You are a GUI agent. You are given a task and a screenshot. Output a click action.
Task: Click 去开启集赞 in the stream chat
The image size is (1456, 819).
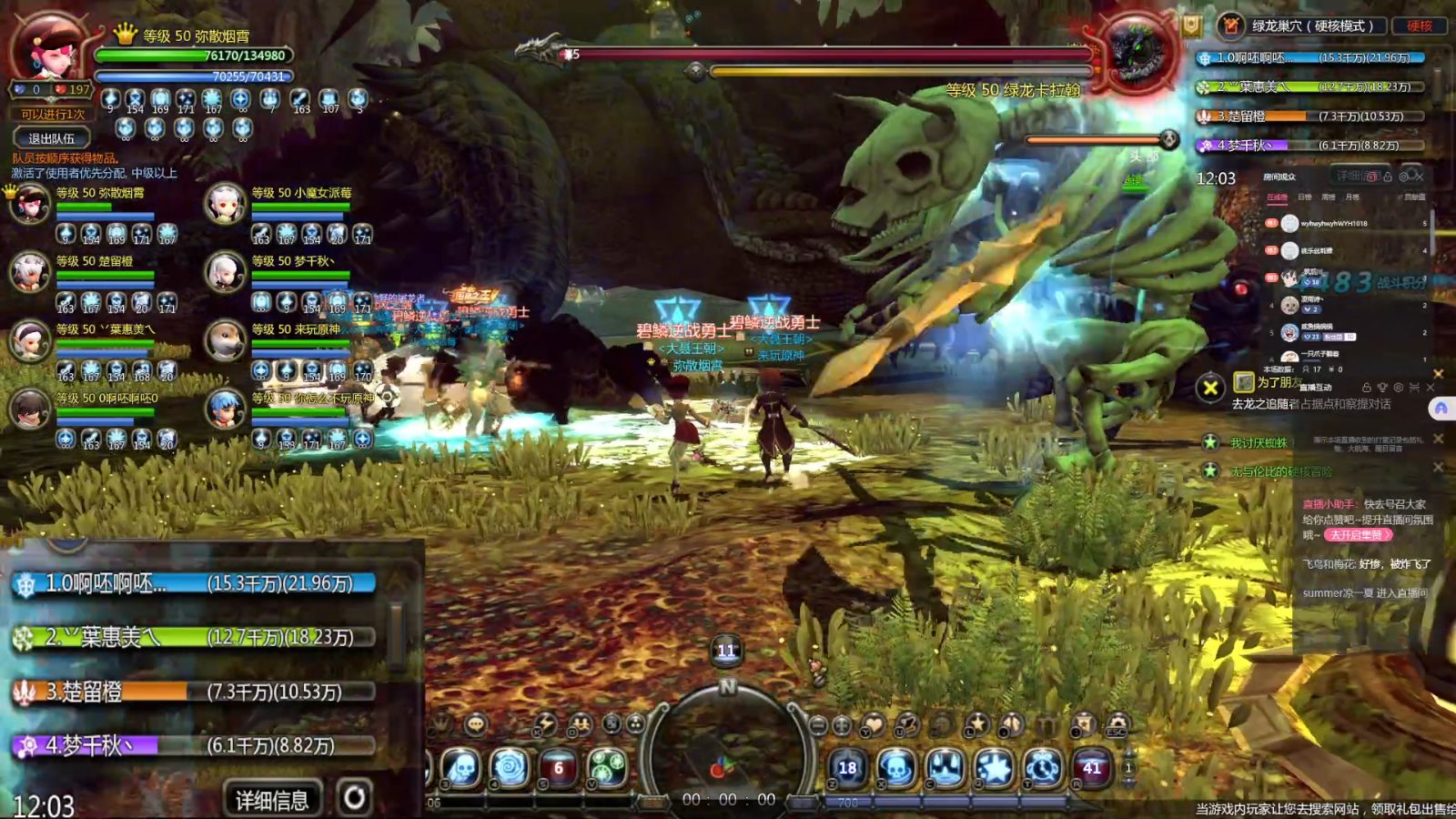(1357, 535)
